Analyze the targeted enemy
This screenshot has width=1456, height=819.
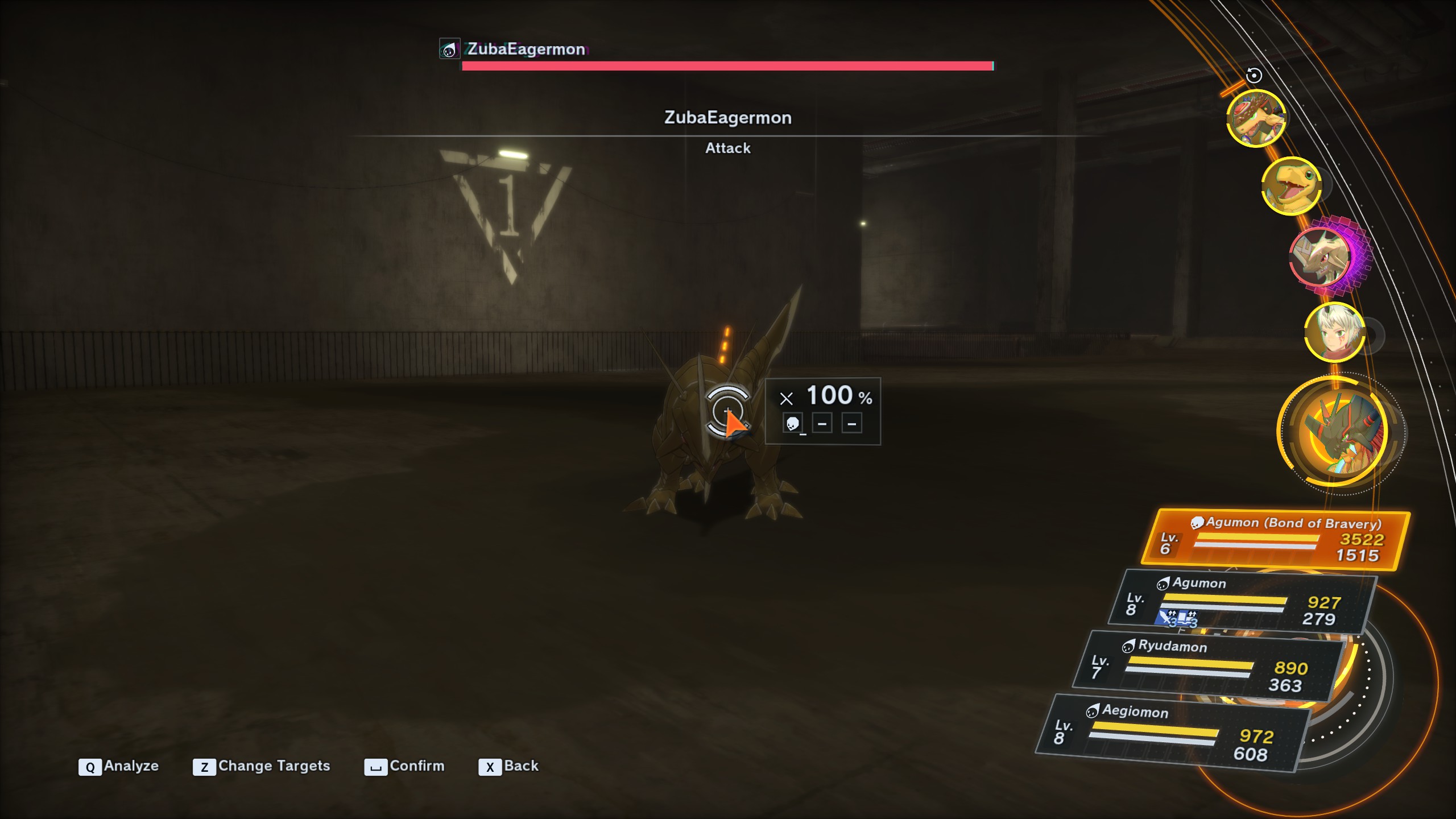119,766
